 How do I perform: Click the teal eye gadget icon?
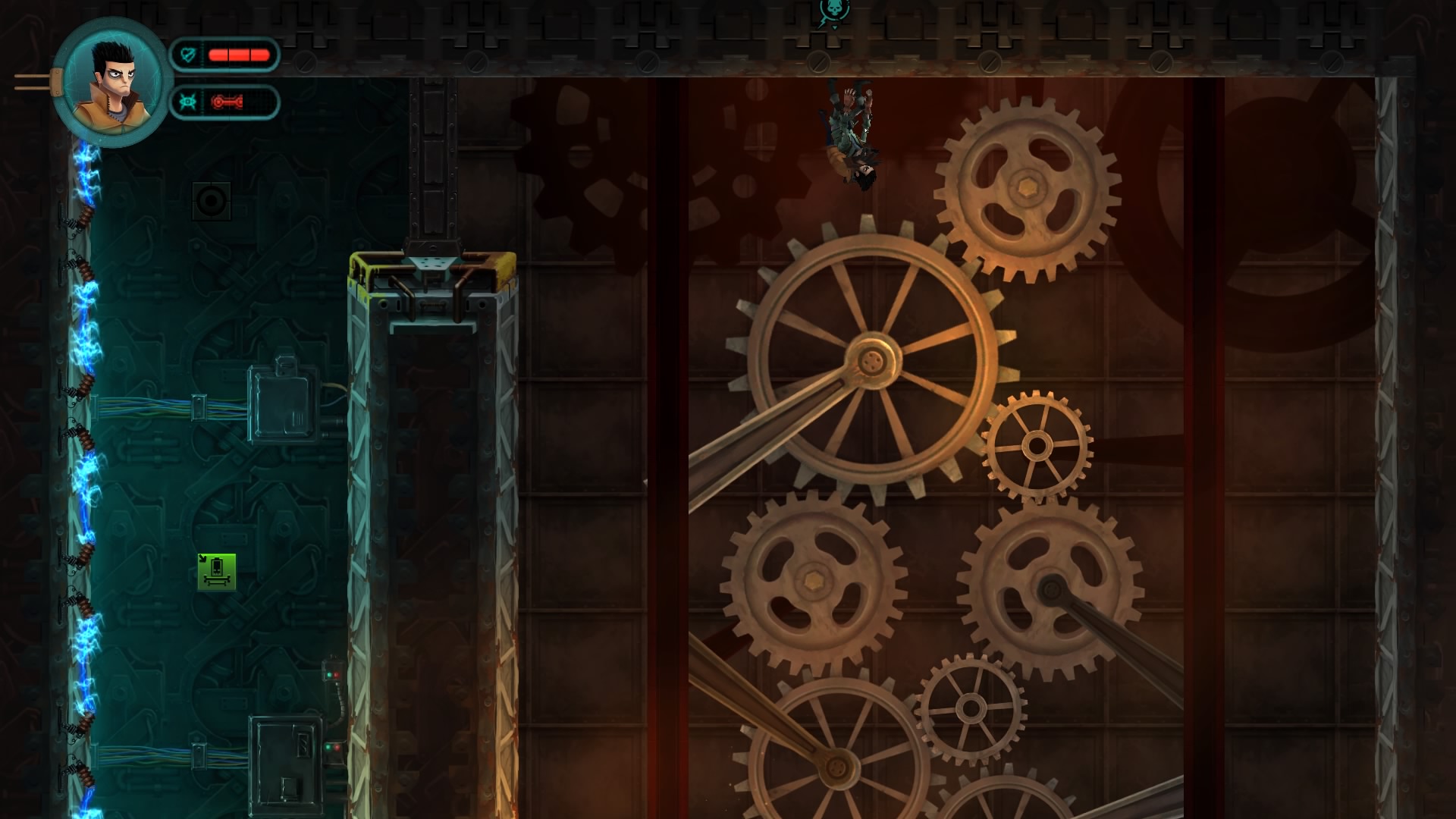[x=188, y=102]
